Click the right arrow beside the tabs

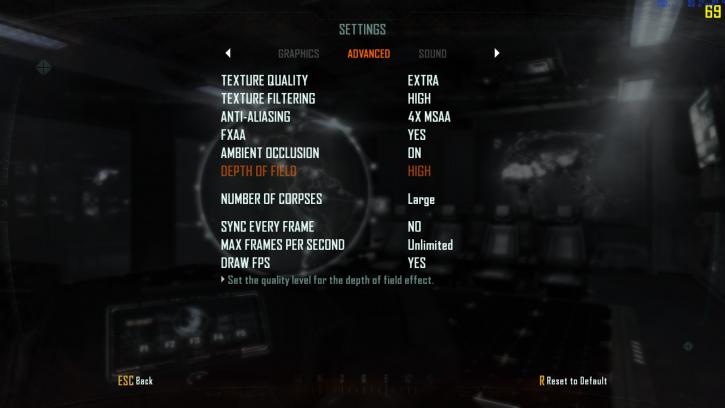pos(497,54)
